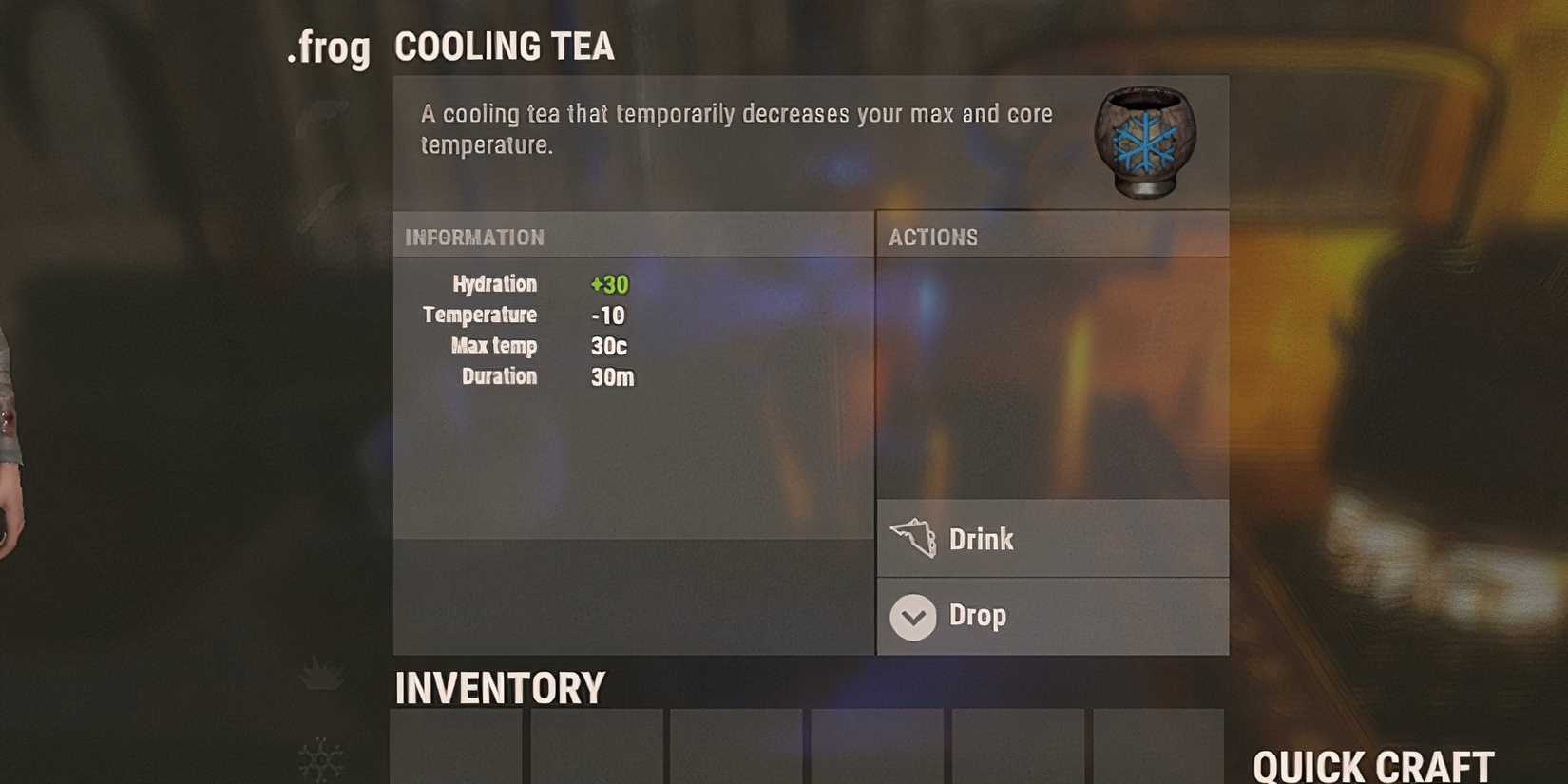This screenshot has height=784, width=1568.
Task: Select the ACTIONS header
Action: 933,237
